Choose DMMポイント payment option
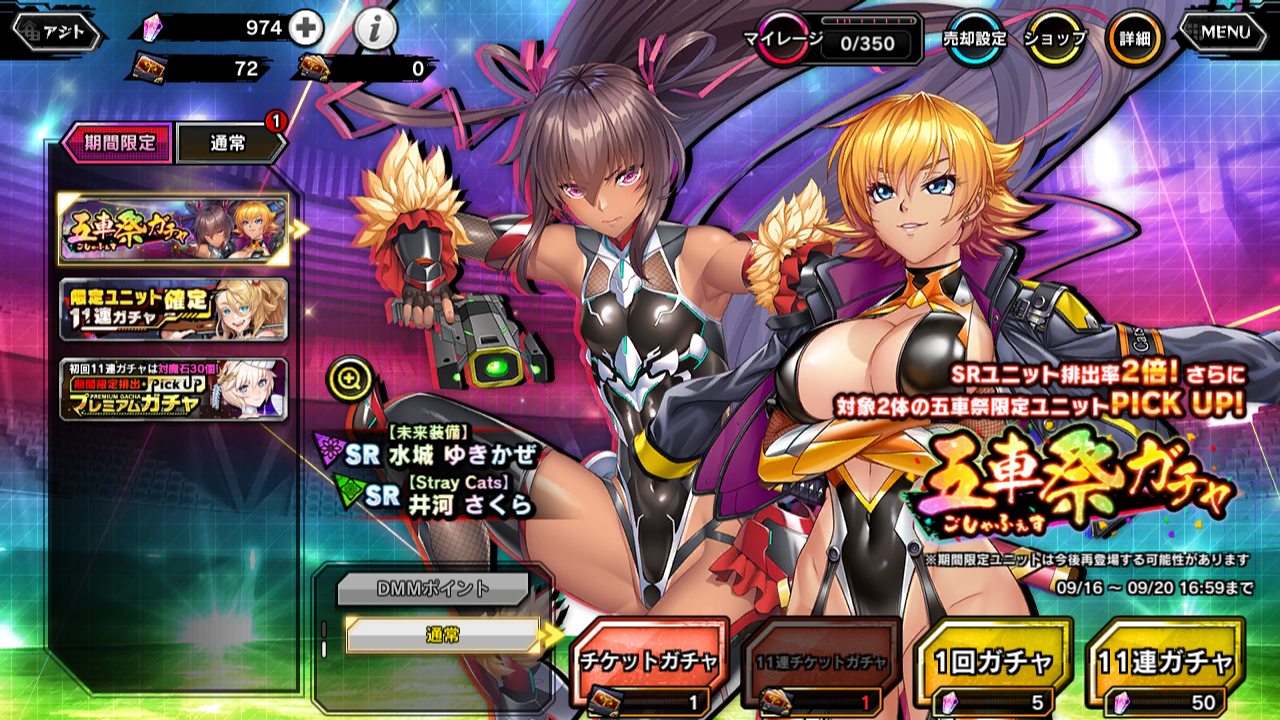 432,589
